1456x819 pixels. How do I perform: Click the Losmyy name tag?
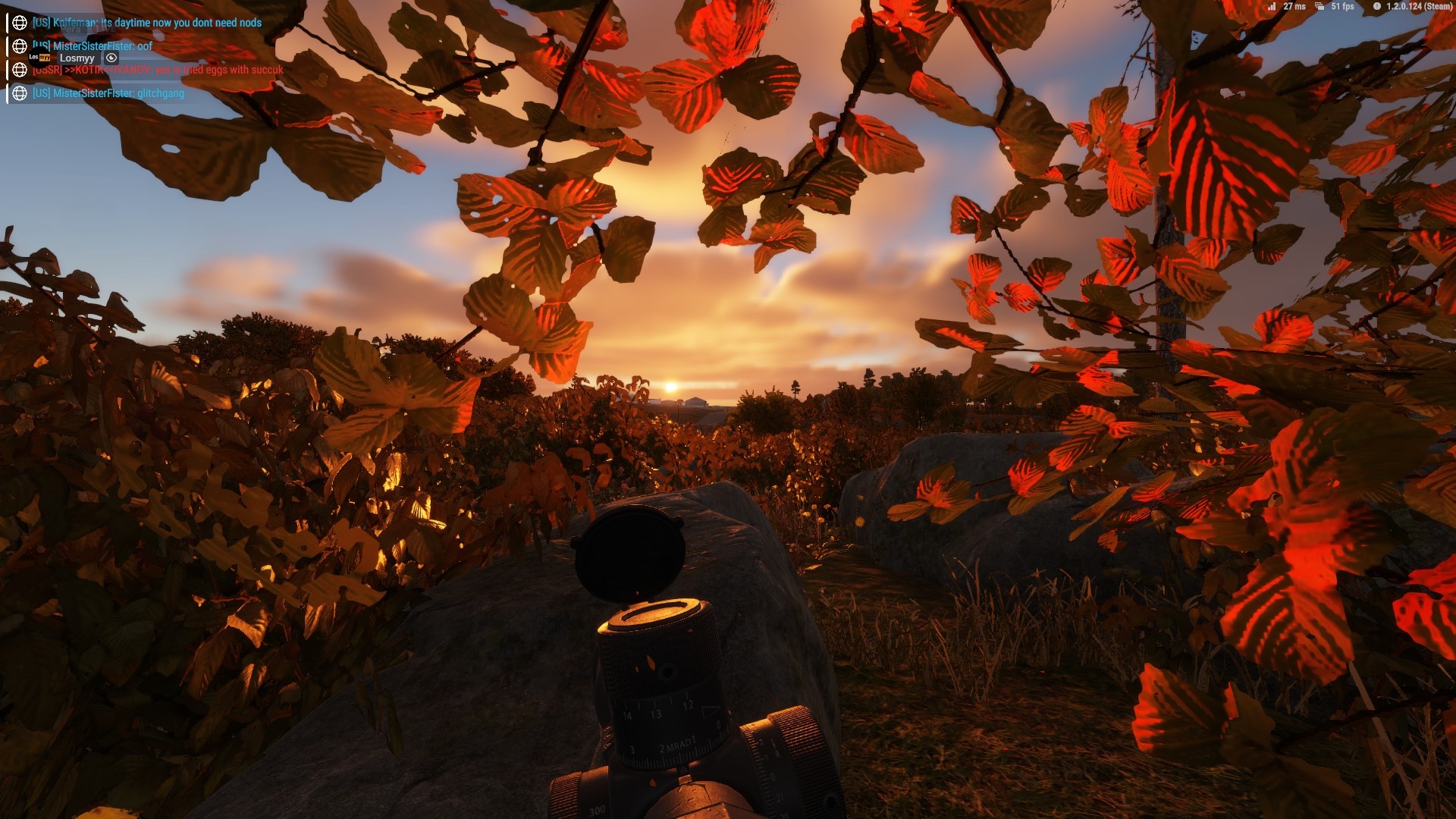pyautogui.click(x=77, y=58)
